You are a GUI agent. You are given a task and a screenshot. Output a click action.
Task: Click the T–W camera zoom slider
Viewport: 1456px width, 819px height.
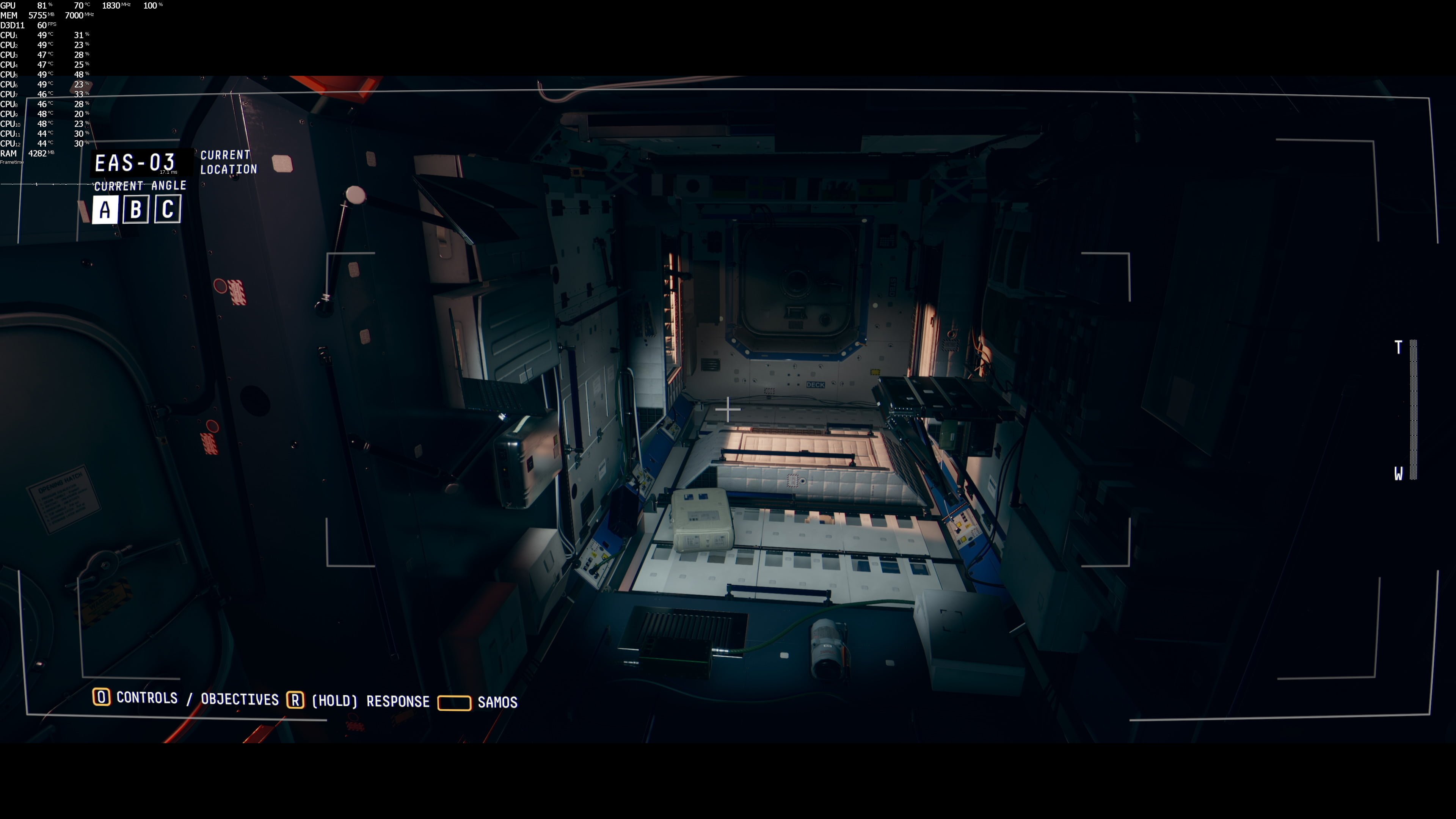pyautogui.click(x=1412, y=410)
